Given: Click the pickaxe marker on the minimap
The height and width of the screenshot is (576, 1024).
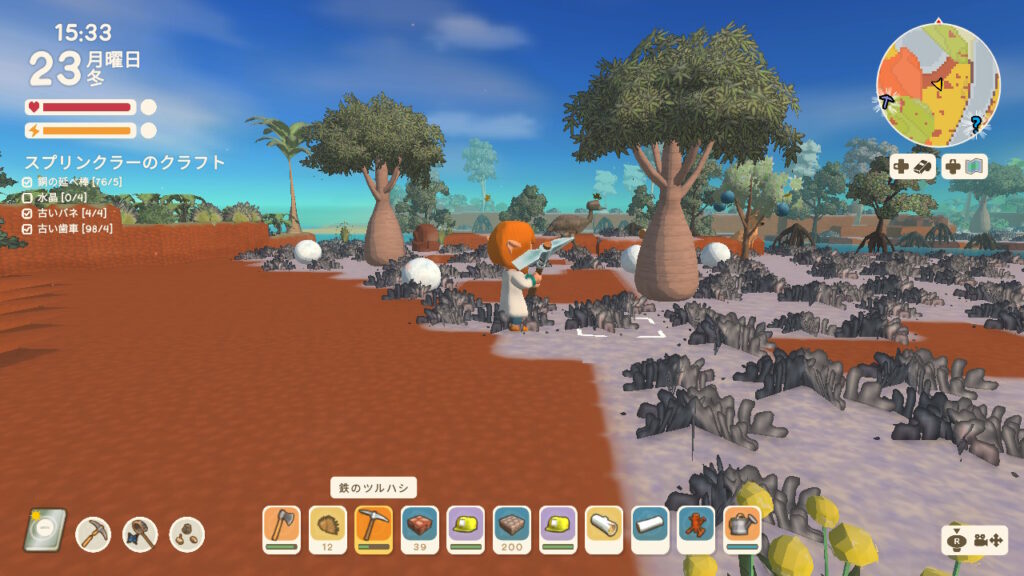Looking at the screenshot, I should click(x=886, y=100).
